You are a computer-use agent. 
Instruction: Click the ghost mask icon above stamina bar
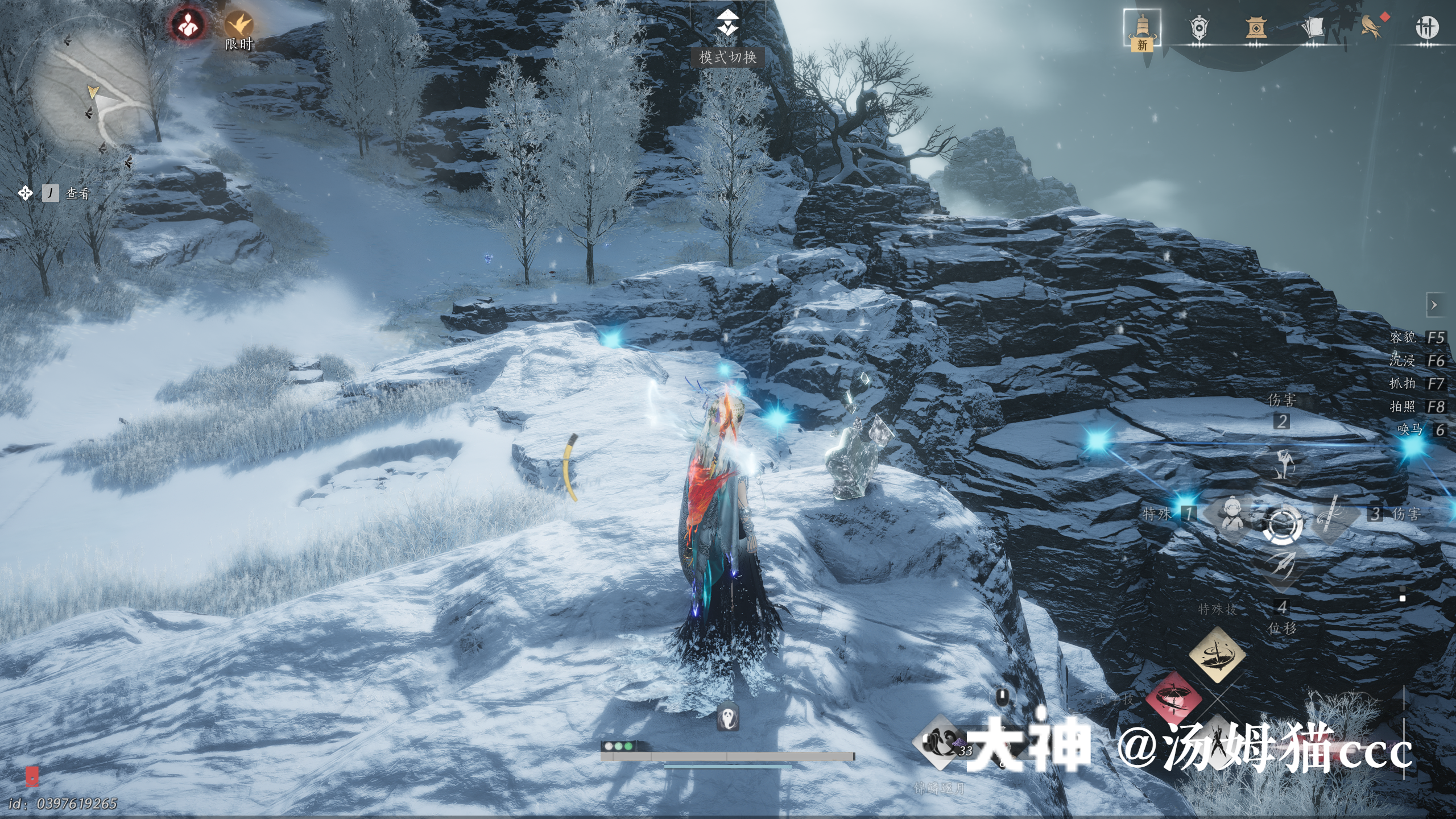tap(727, 717)
